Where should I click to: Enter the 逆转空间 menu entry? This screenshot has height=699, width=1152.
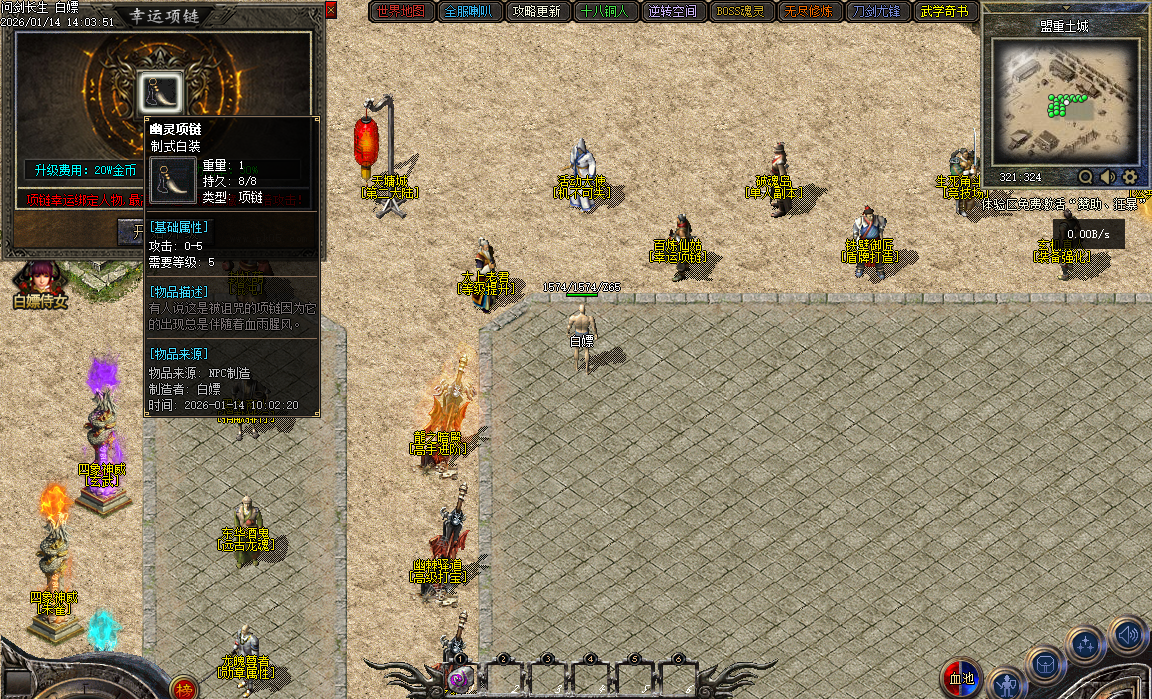672,12
